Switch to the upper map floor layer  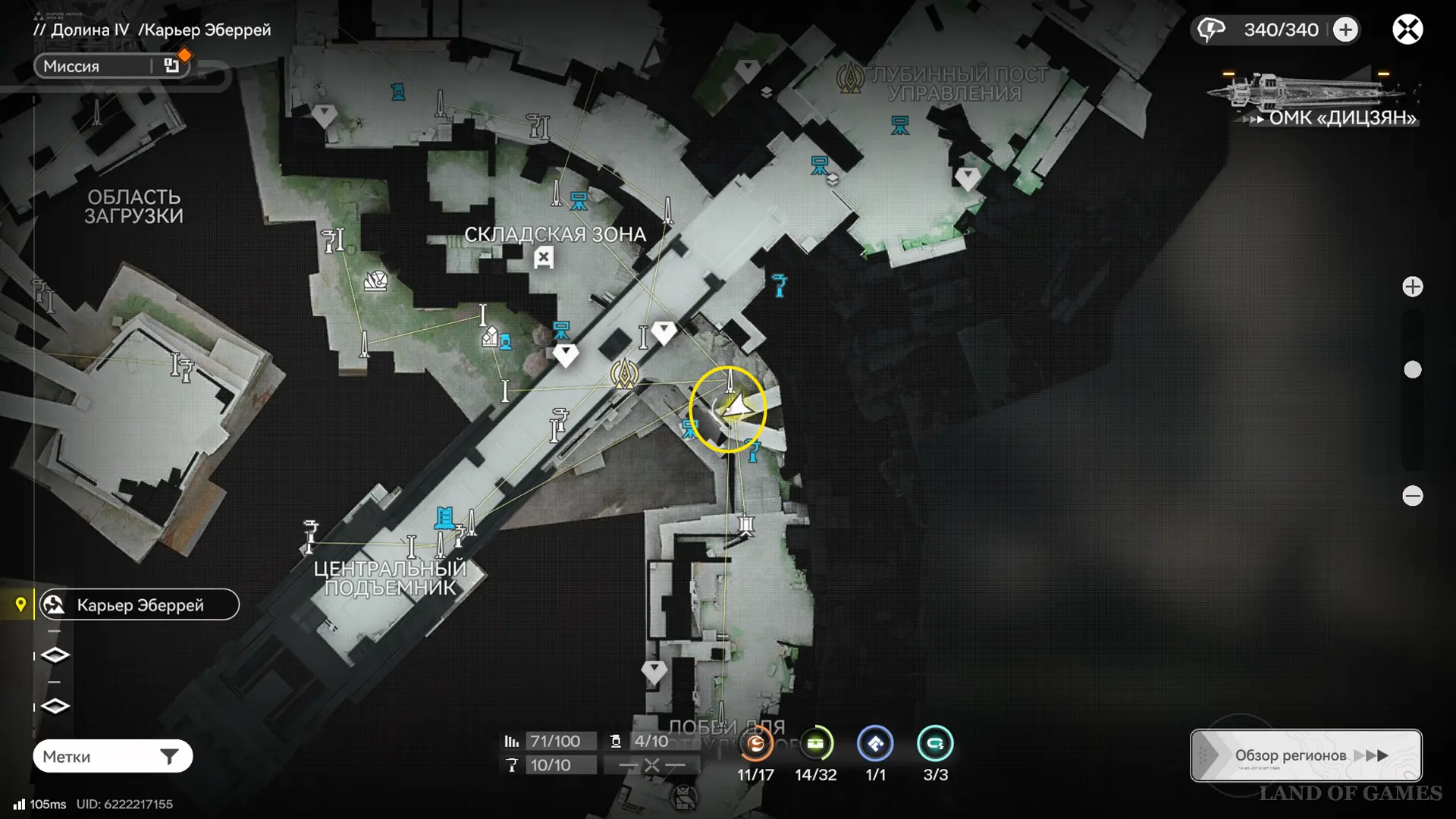coord(55,655)
